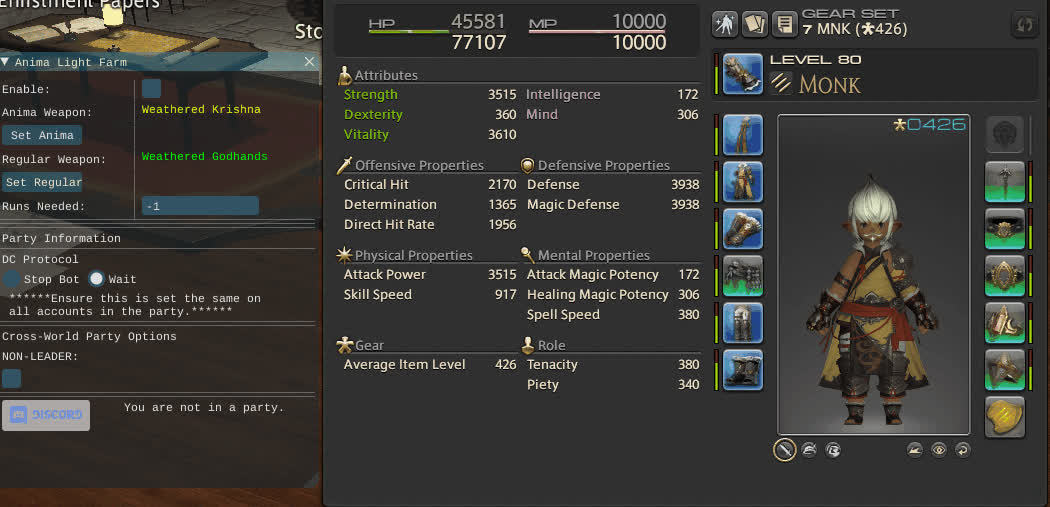
Task: Open the gear set list icon
Action: (x=785, y=24)
